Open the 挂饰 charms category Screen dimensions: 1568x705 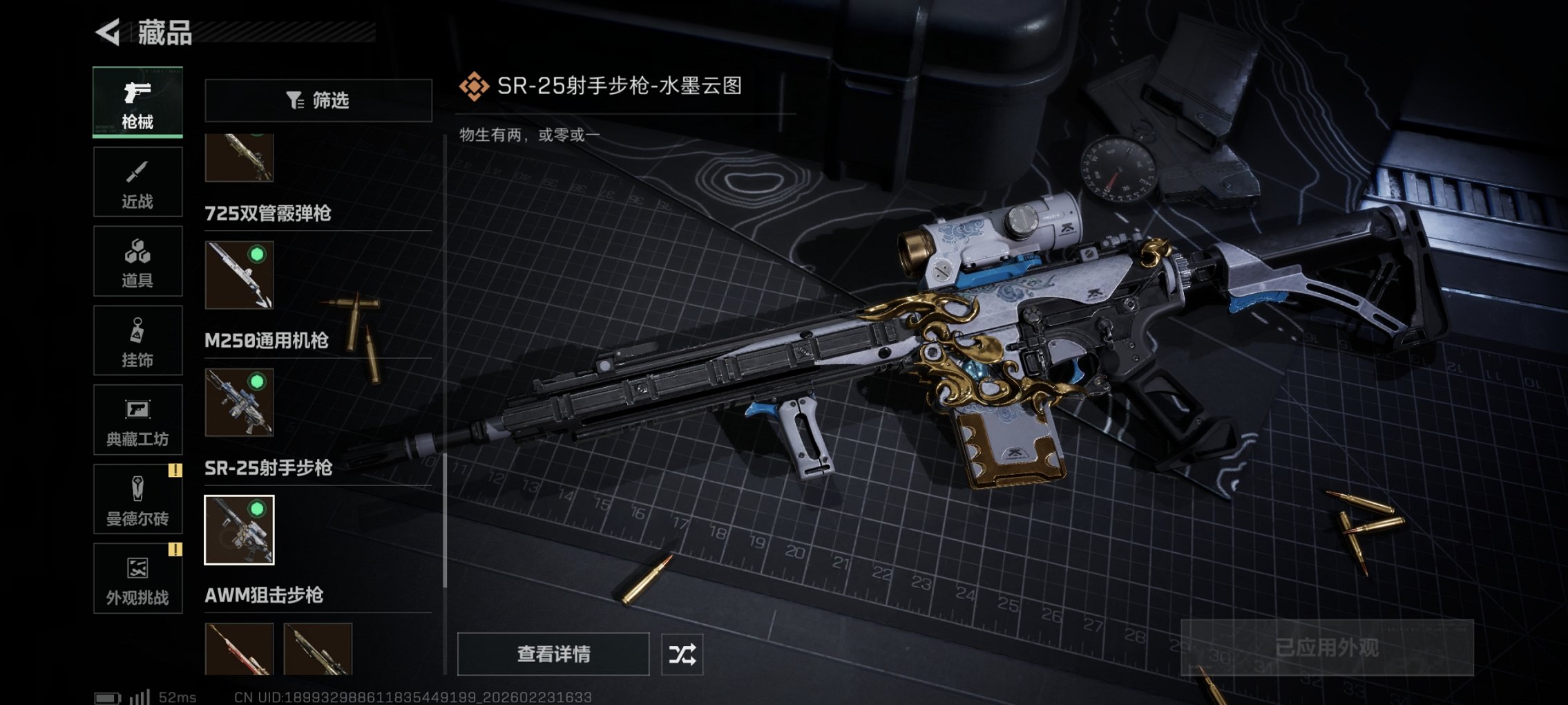pos(137,340)
